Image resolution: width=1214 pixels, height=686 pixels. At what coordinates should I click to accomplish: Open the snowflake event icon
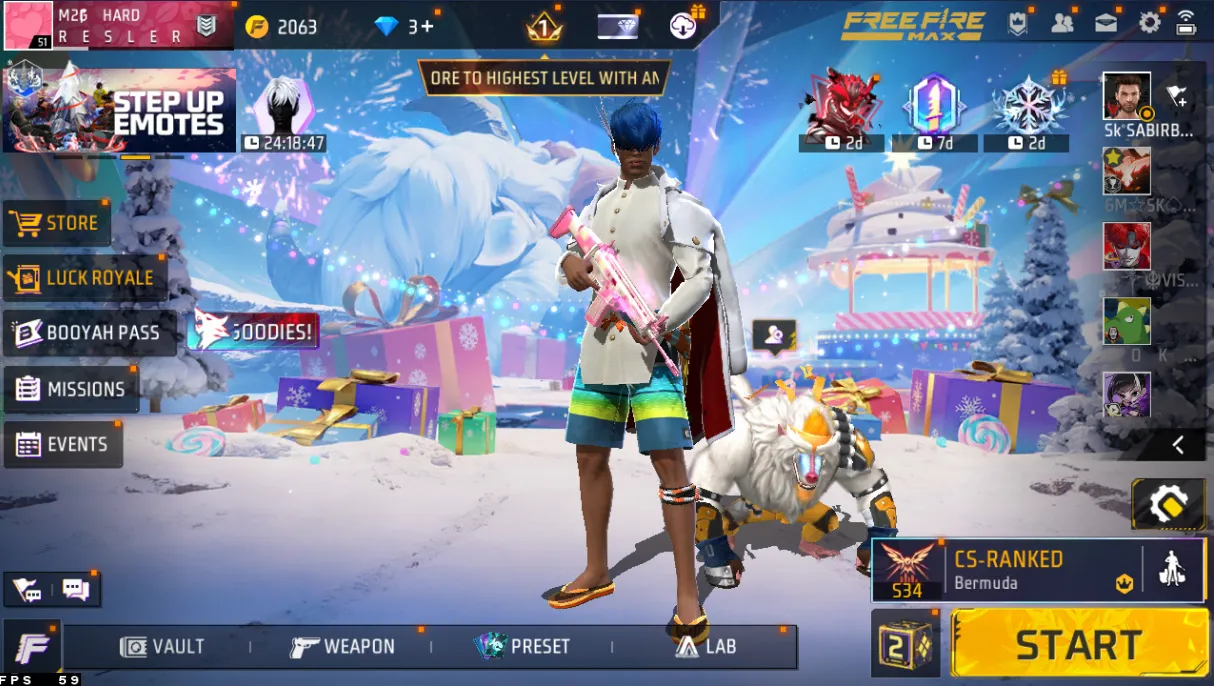tap(1027, 105)
